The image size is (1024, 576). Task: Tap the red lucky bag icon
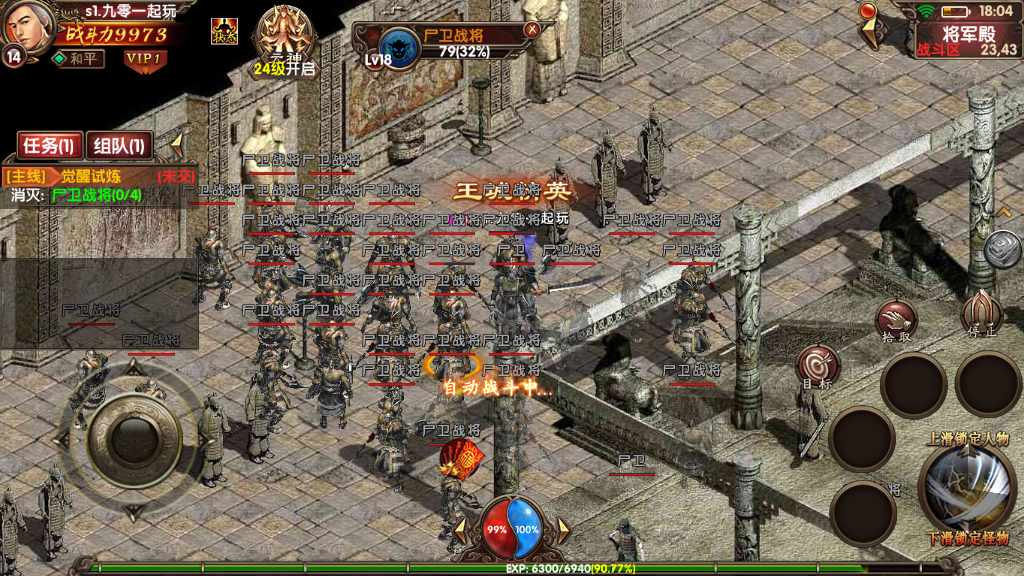point(461,460)
